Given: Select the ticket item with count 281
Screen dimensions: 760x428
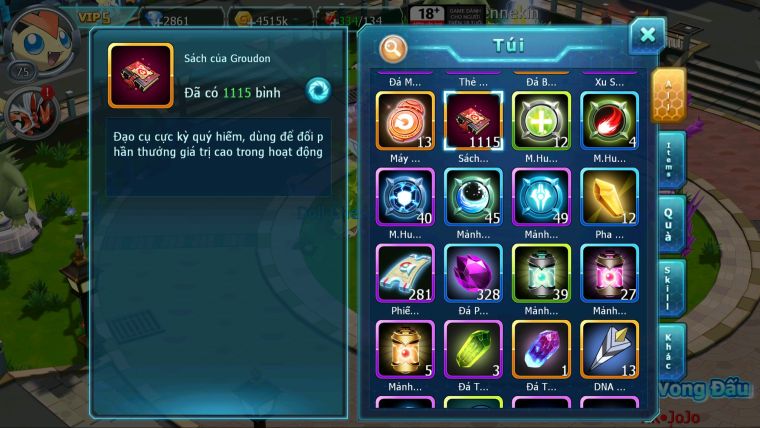Looking at the screenshot, I should (405, 273).
